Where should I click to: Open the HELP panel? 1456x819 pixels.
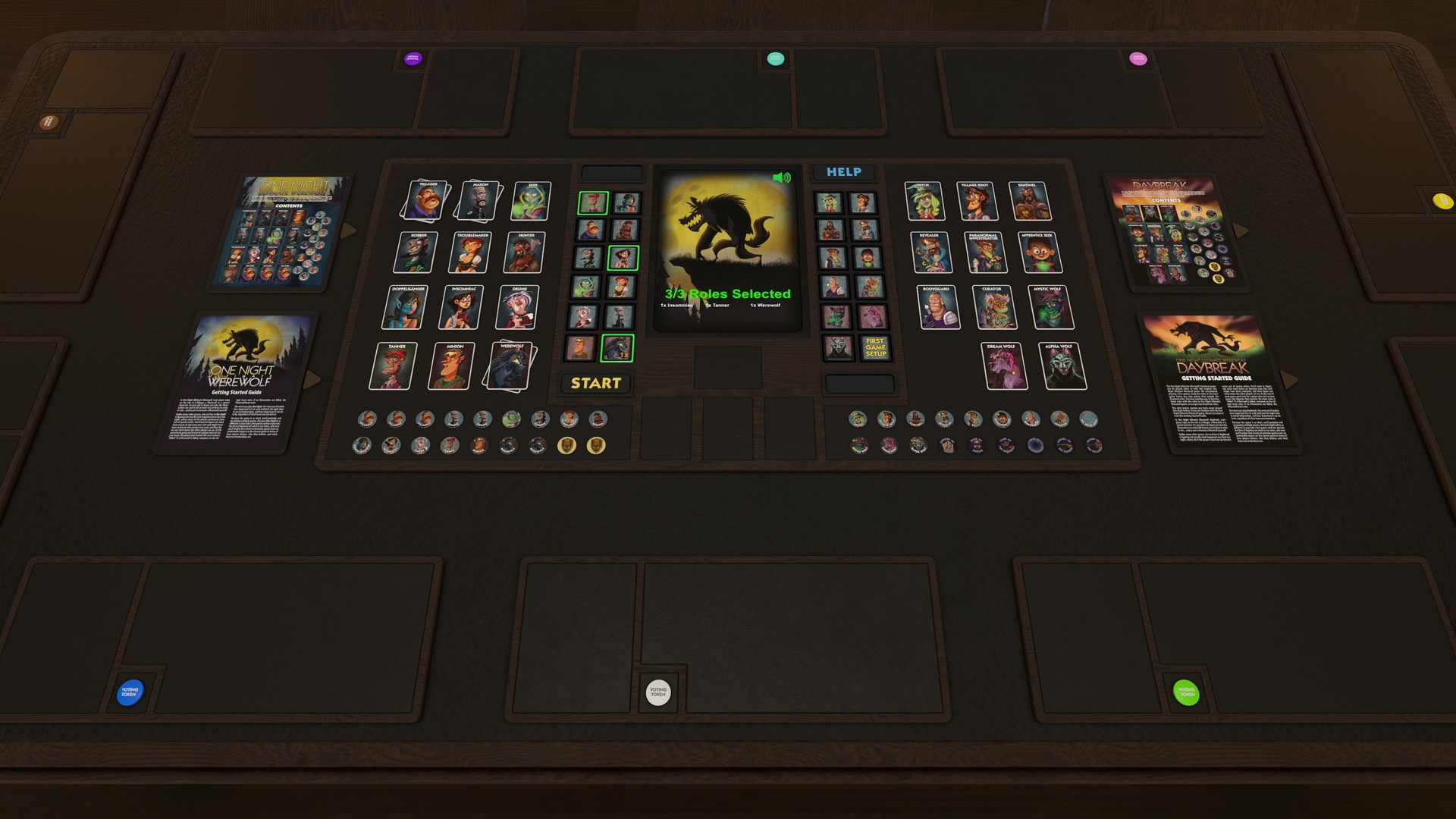(844, 172)
